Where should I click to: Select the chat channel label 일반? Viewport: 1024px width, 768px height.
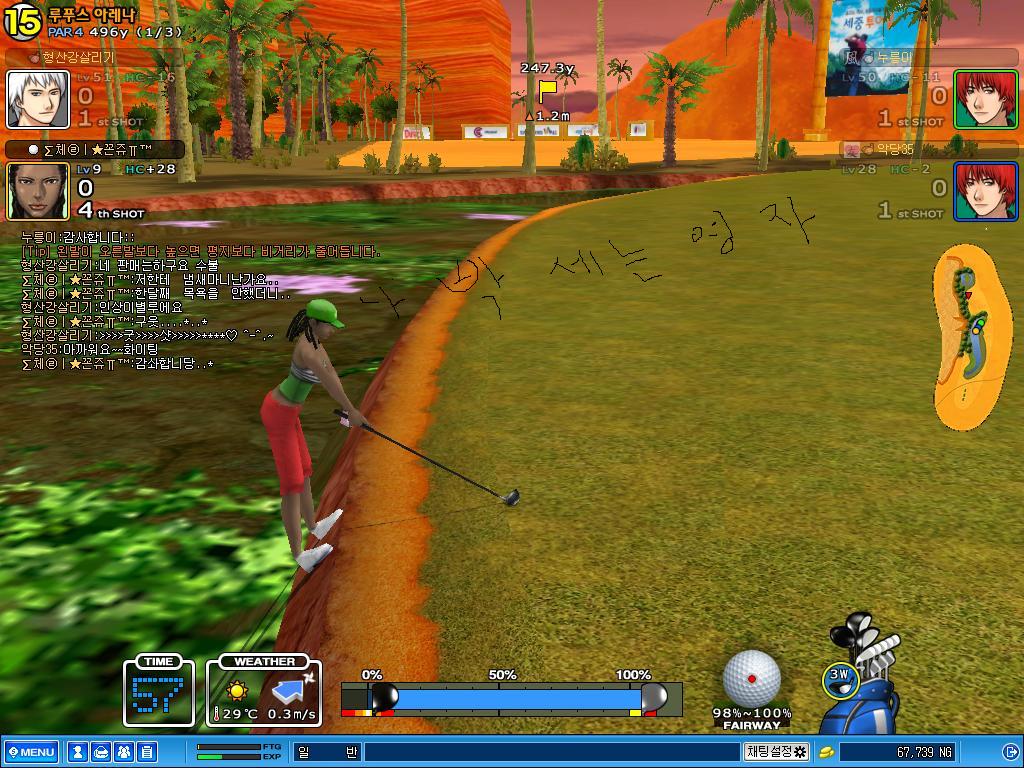click(x=326, y=752)
